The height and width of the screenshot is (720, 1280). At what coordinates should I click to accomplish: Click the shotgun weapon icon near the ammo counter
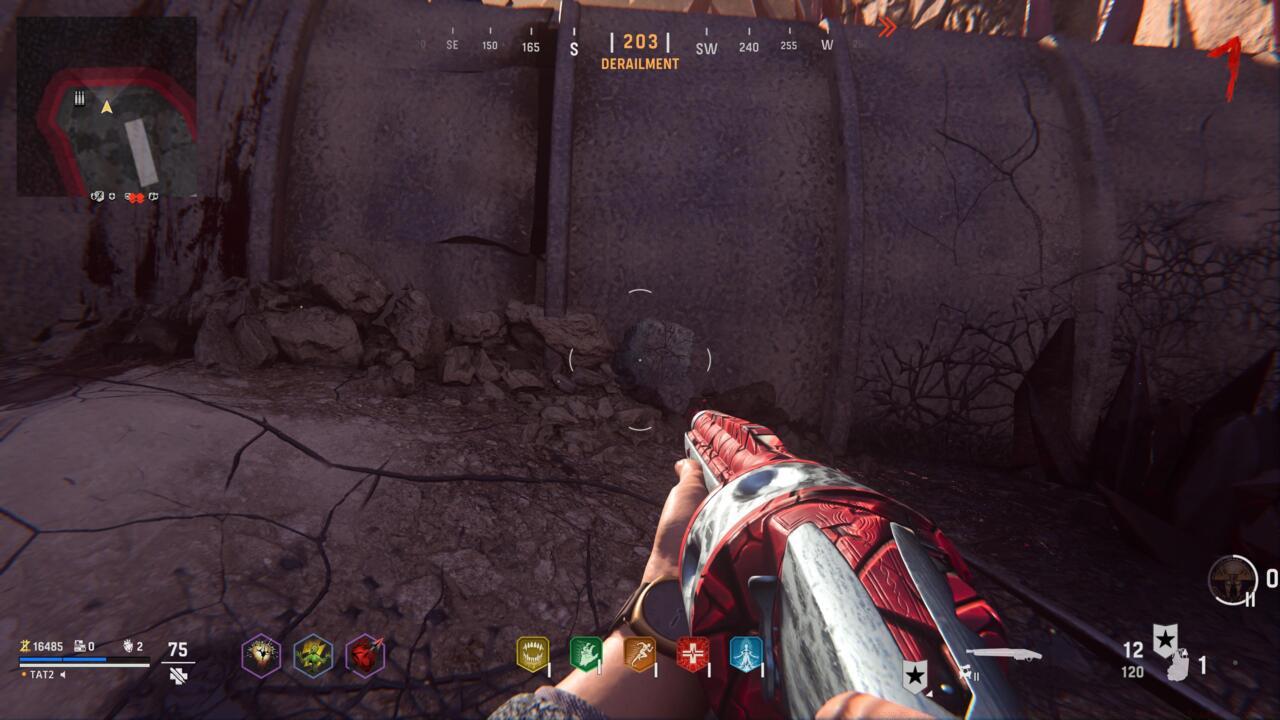(1001, 653)
